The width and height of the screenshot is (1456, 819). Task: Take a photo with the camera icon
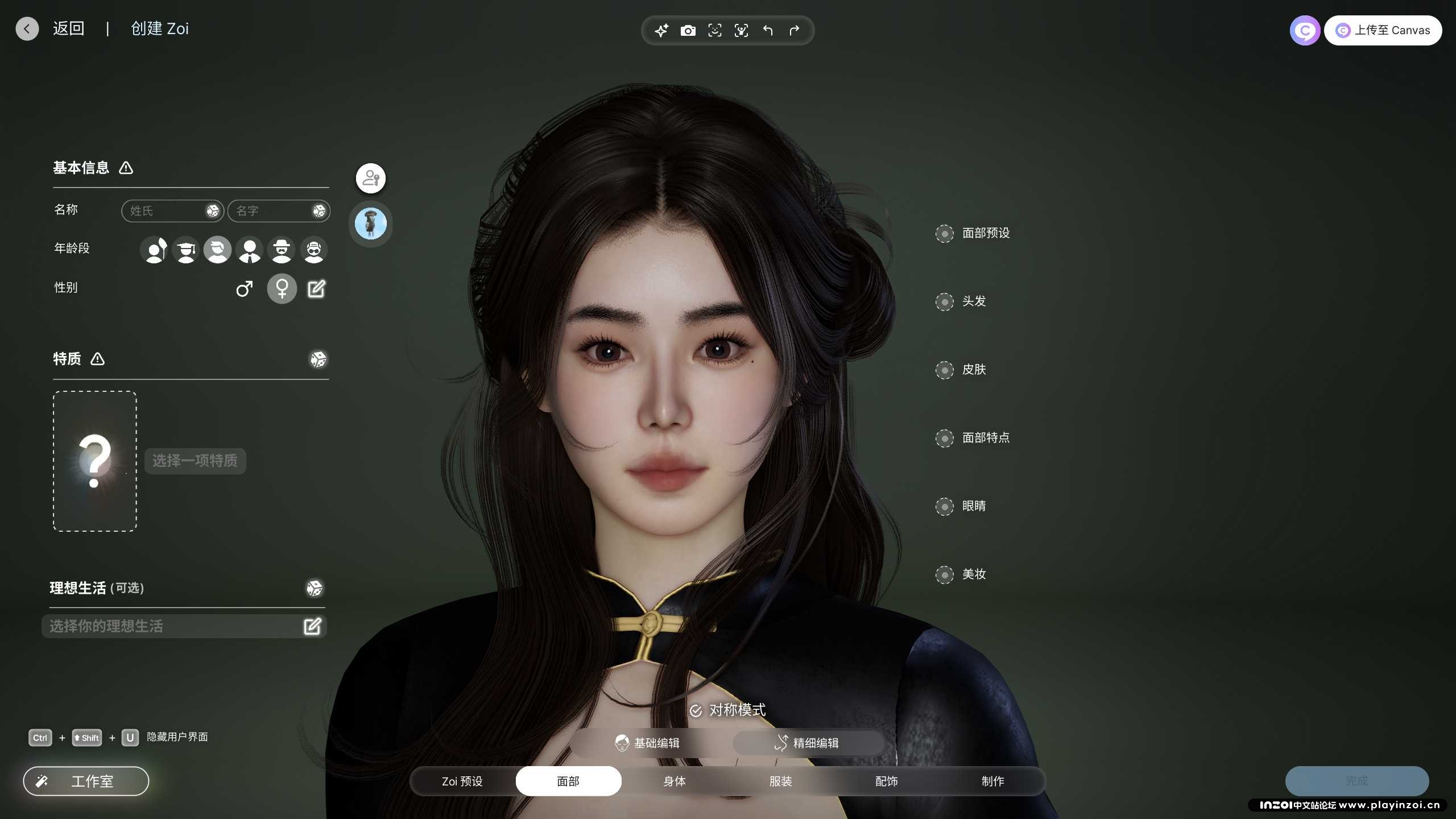(688, 31)
